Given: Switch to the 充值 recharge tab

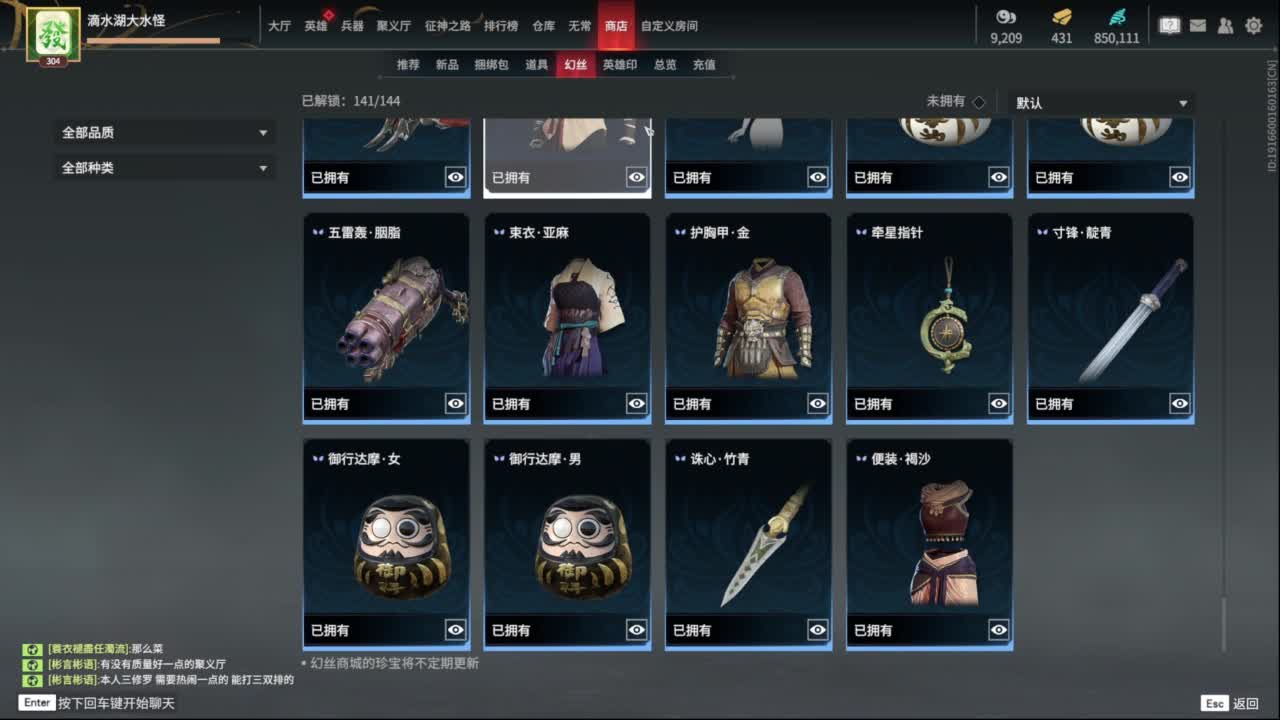Looking at the screenshot, I should pyautogui.click(x=705, y=64).
